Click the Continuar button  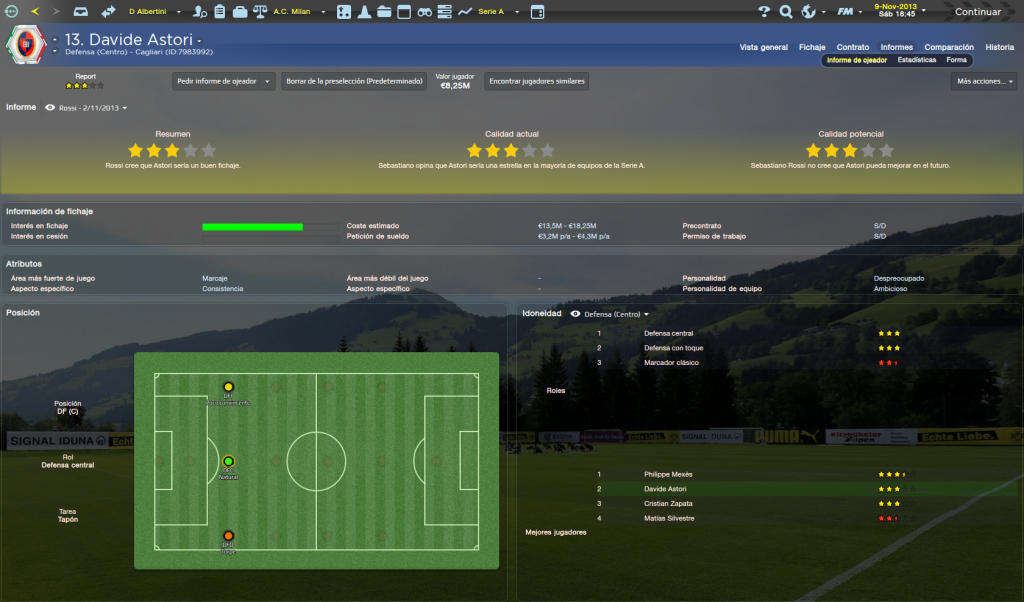[977, 12]
